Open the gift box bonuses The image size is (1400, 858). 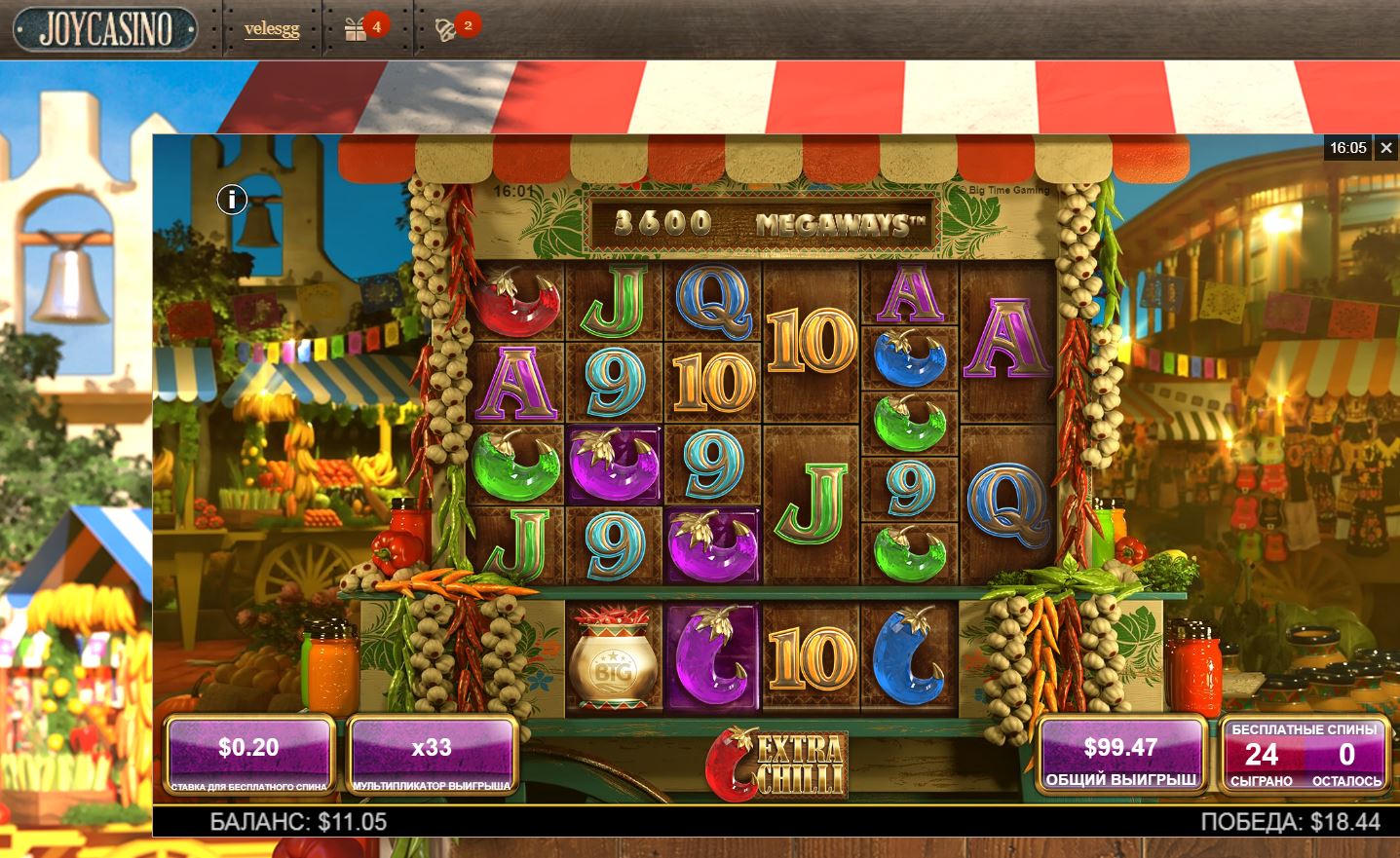coord(357,30)
